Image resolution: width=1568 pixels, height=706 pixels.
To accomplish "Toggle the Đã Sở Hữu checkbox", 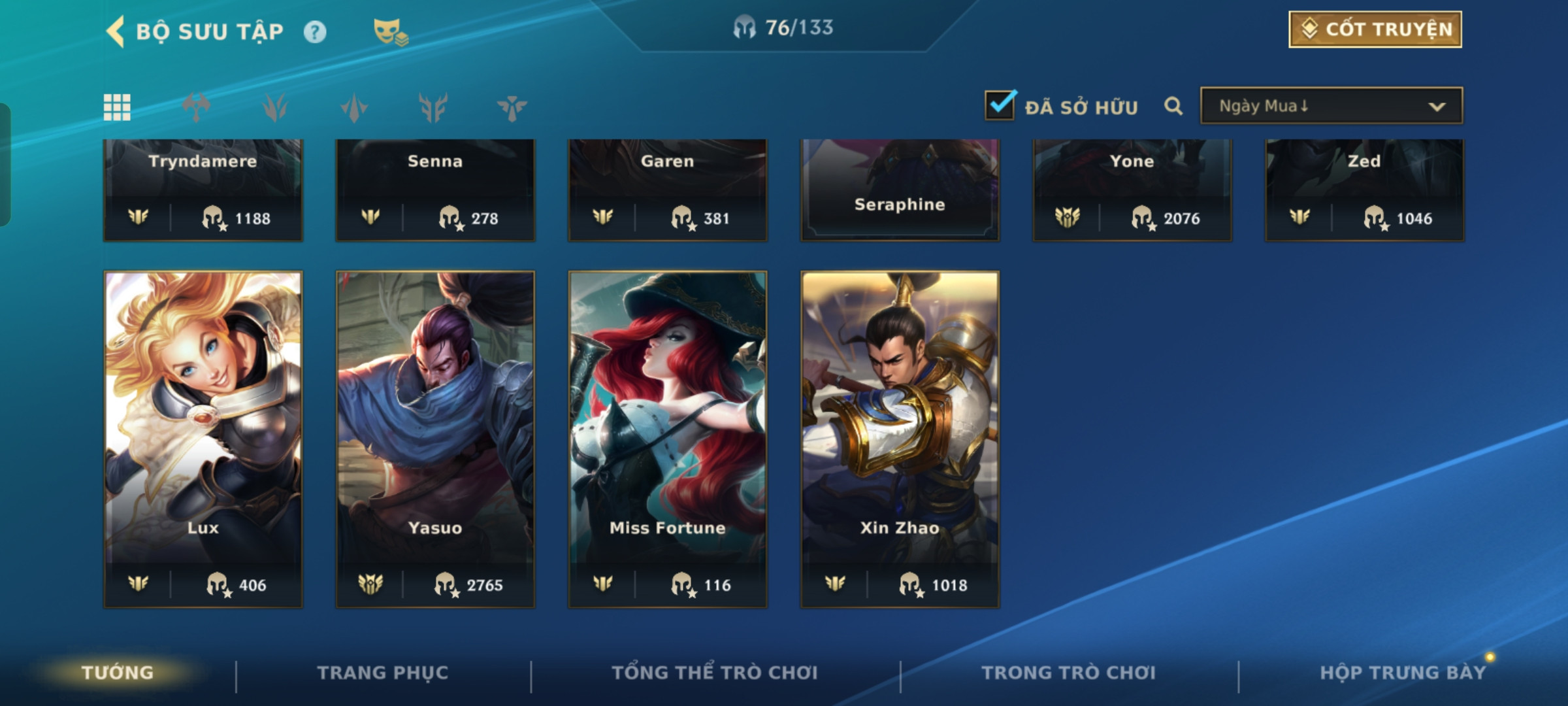I will click(1000, 105).
